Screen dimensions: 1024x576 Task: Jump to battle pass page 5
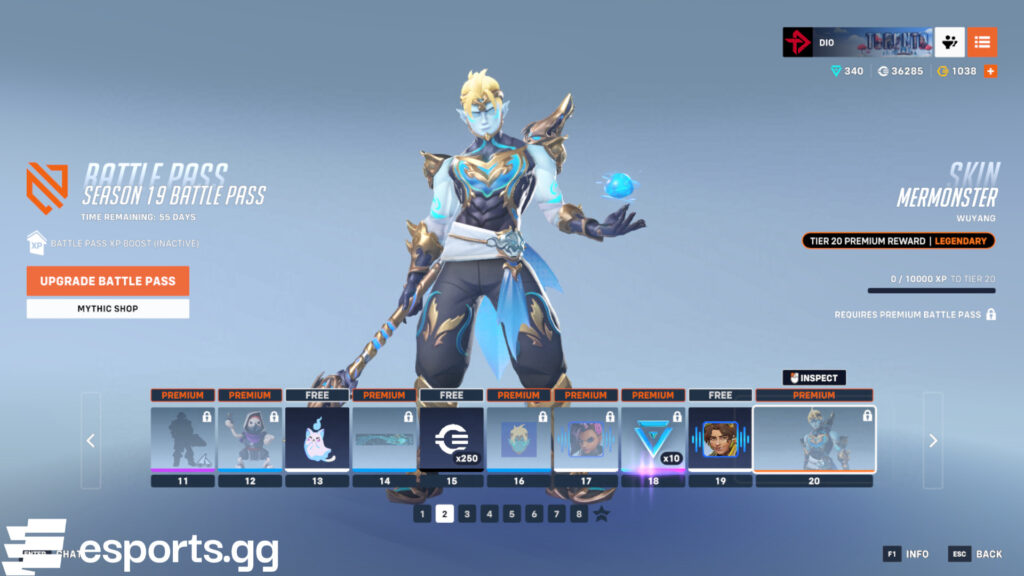512,514
